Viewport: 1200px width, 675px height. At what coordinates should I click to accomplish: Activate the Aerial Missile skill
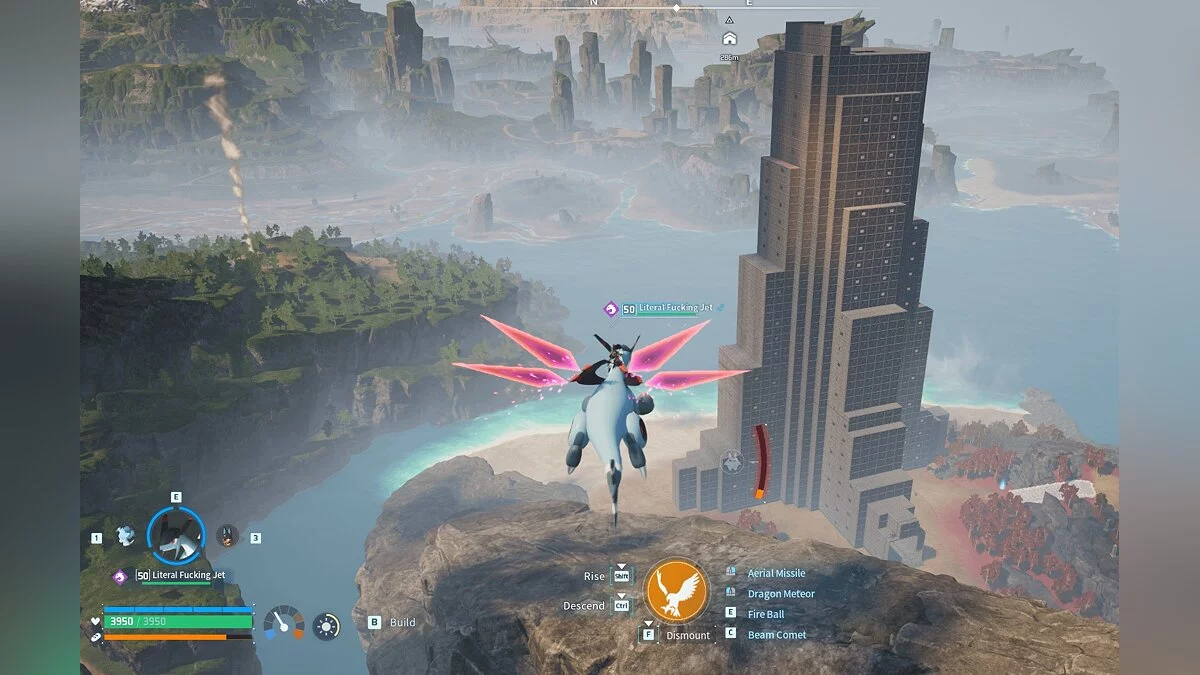775,573
